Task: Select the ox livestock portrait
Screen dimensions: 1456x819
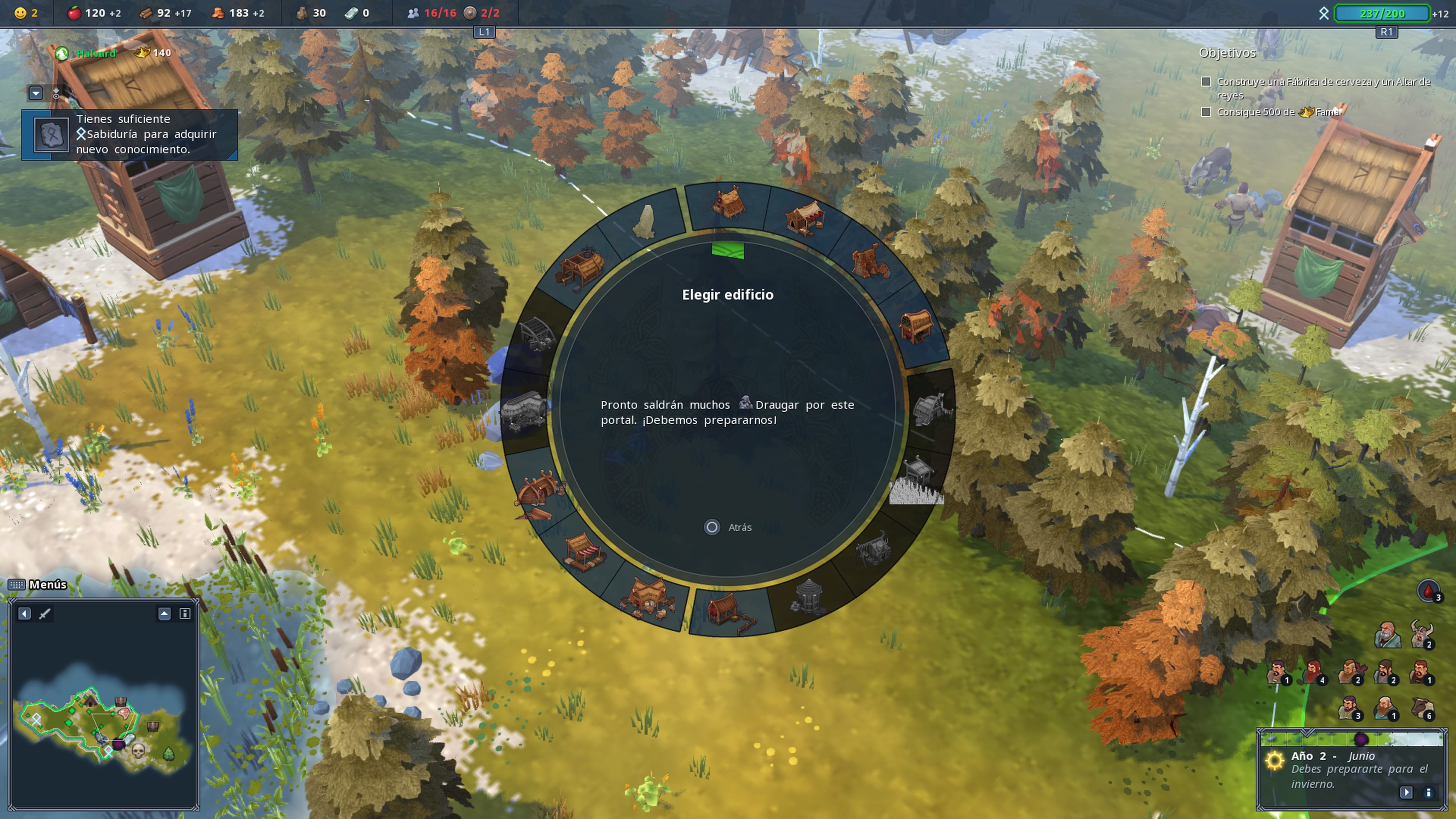Action: (1421, 708)
